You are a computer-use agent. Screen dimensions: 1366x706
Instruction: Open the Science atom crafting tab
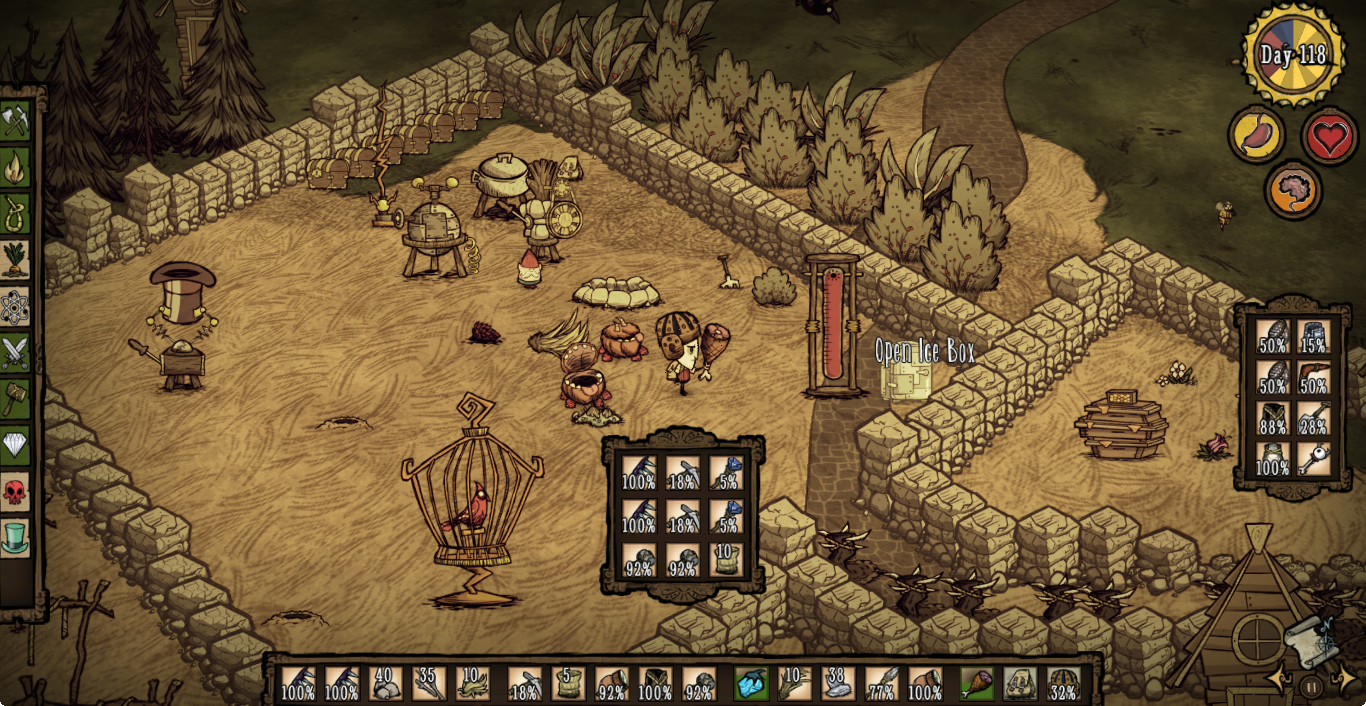[x=15, y=306]
